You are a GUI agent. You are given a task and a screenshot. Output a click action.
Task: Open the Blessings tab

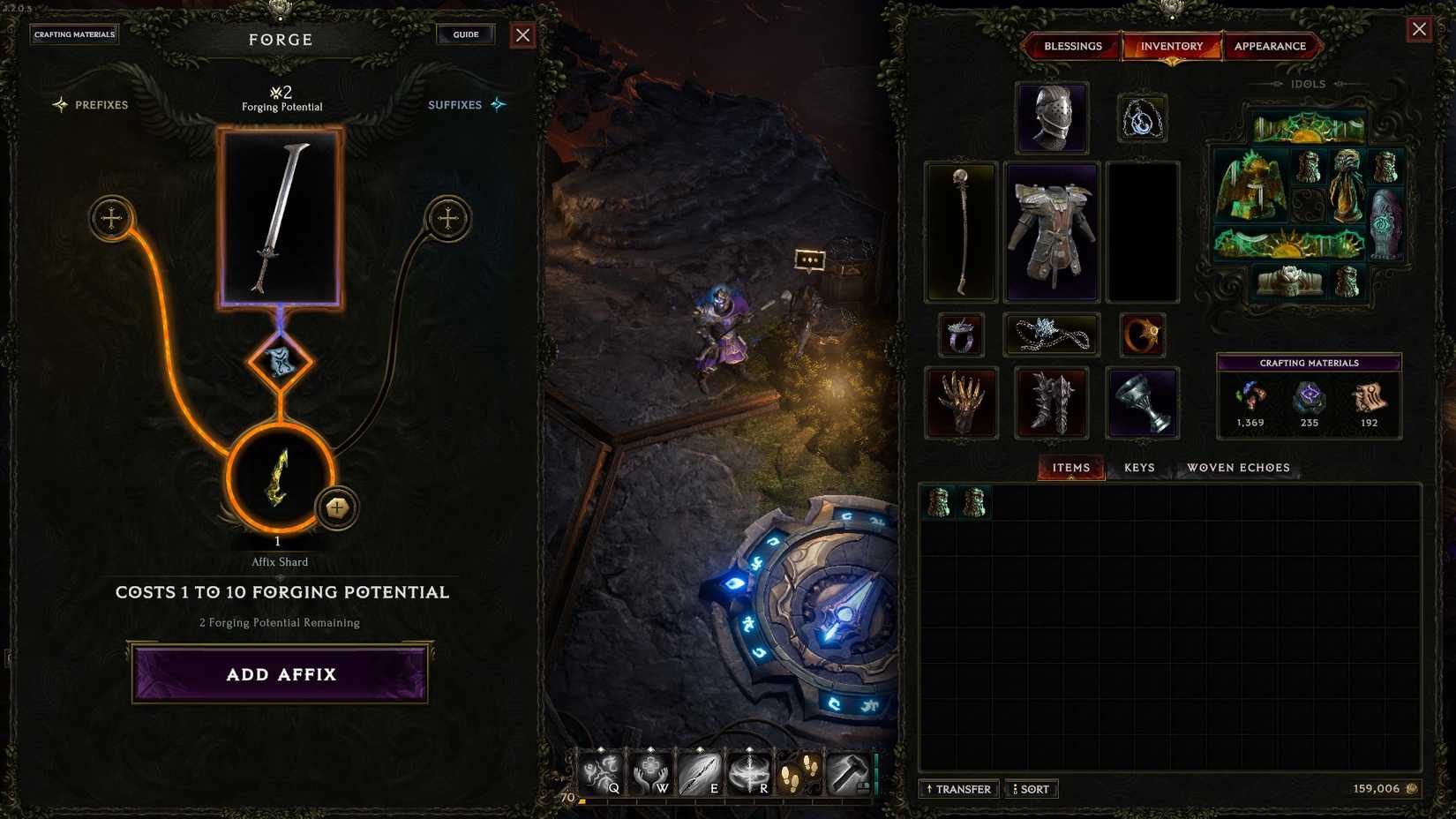point(1071,46)
